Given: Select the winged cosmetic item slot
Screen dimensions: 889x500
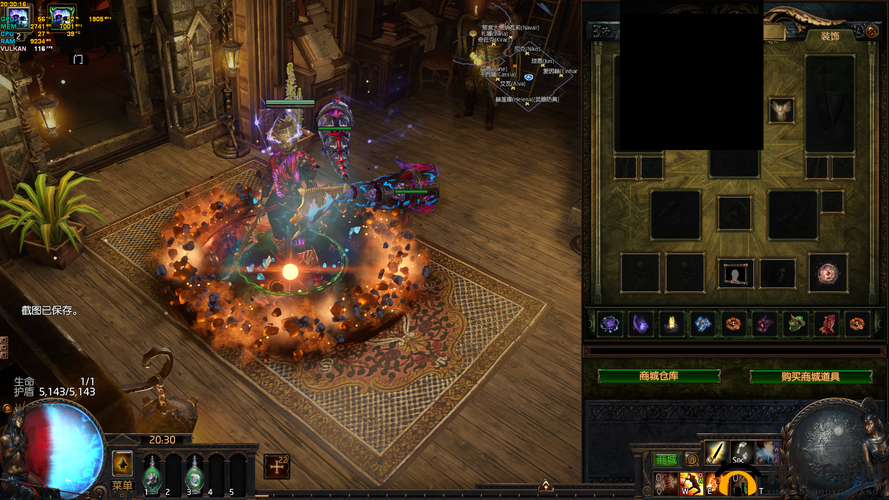Looking at the screenshot, I should (x=780, y=111).
